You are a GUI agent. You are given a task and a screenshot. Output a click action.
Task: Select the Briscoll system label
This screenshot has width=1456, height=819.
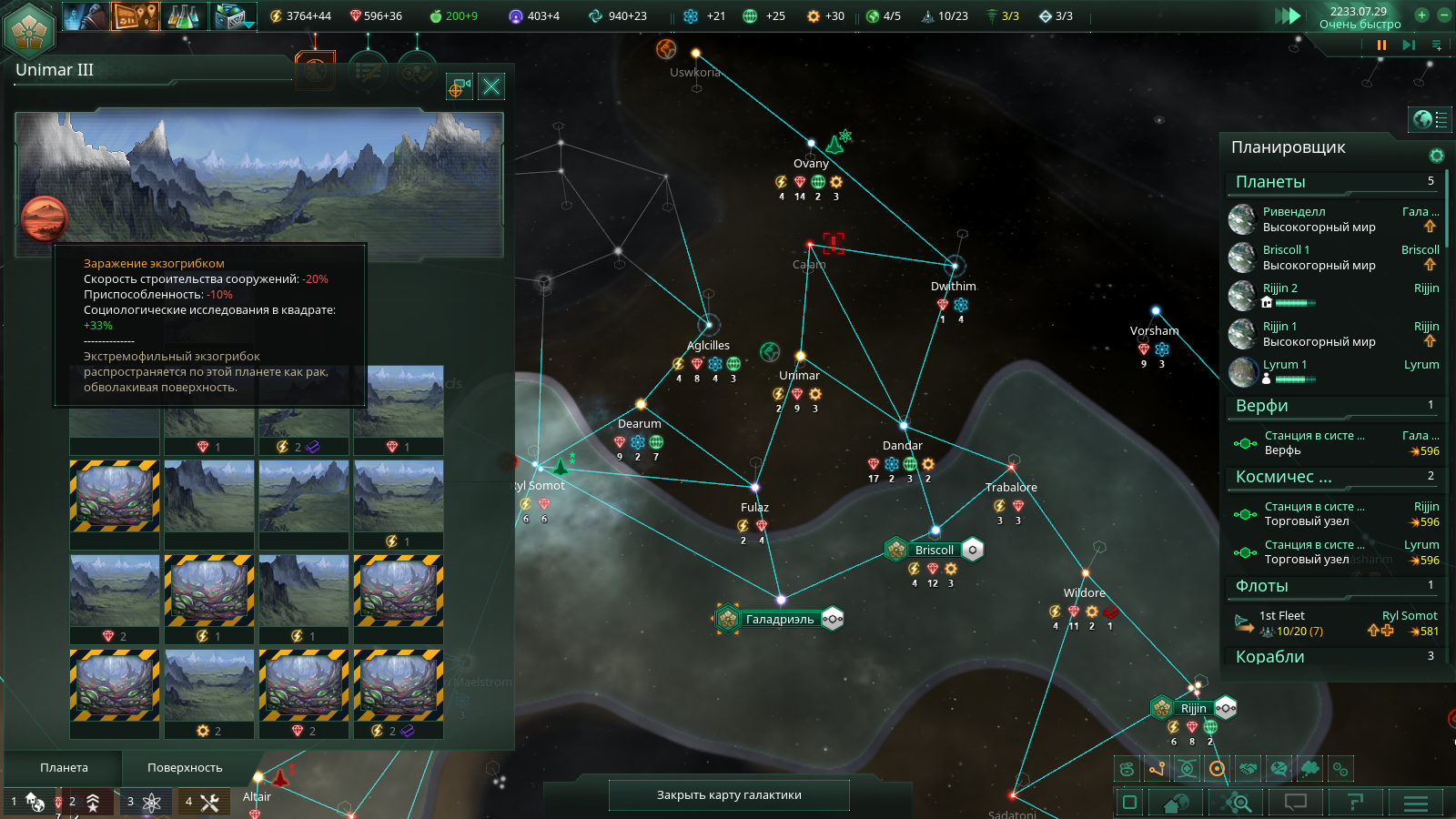pos(934,551)
